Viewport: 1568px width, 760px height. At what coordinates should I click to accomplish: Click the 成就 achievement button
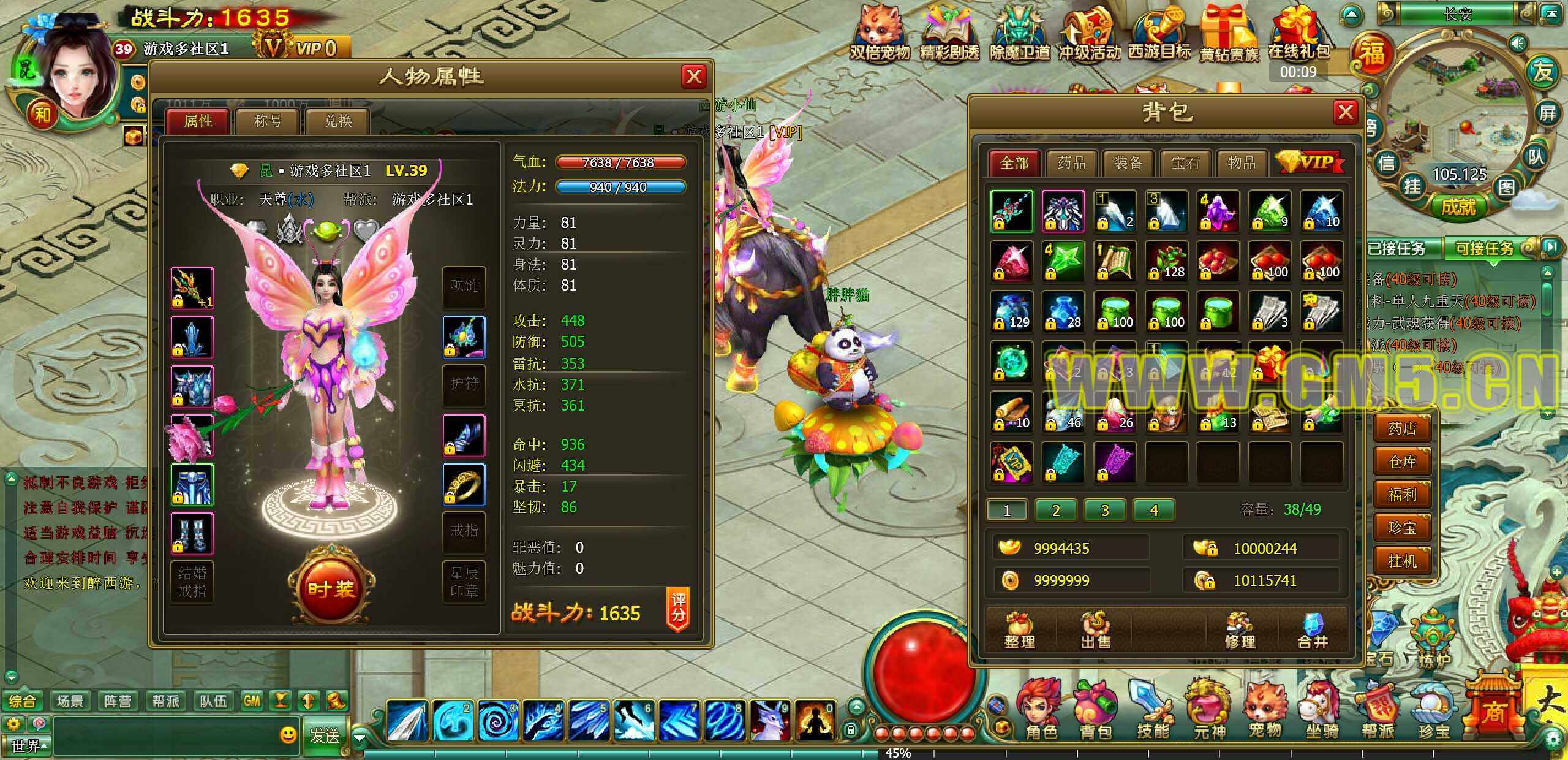coord(1458,207)
